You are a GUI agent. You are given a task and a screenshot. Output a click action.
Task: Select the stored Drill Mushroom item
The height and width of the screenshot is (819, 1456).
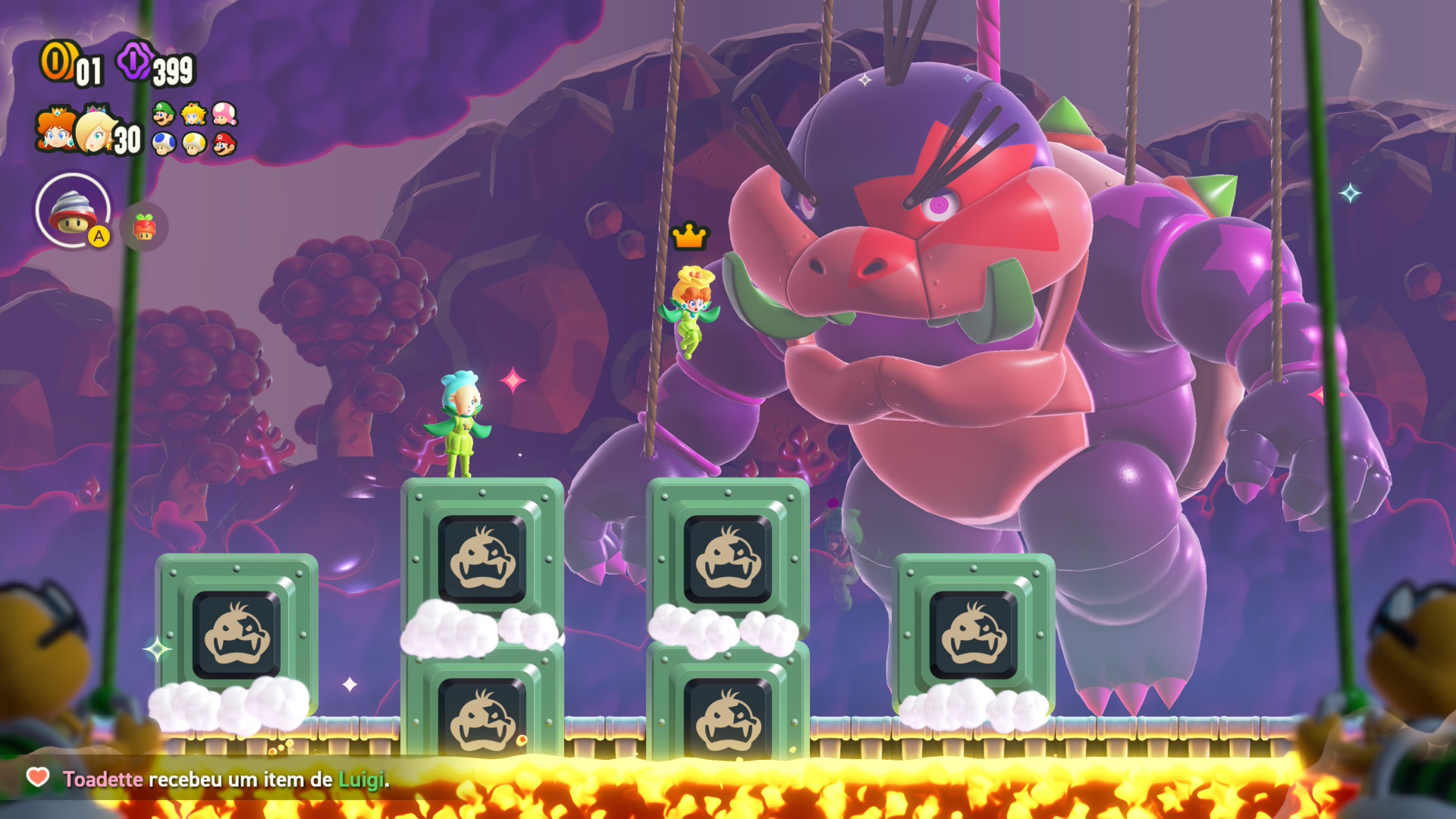[x=73, y=211]
